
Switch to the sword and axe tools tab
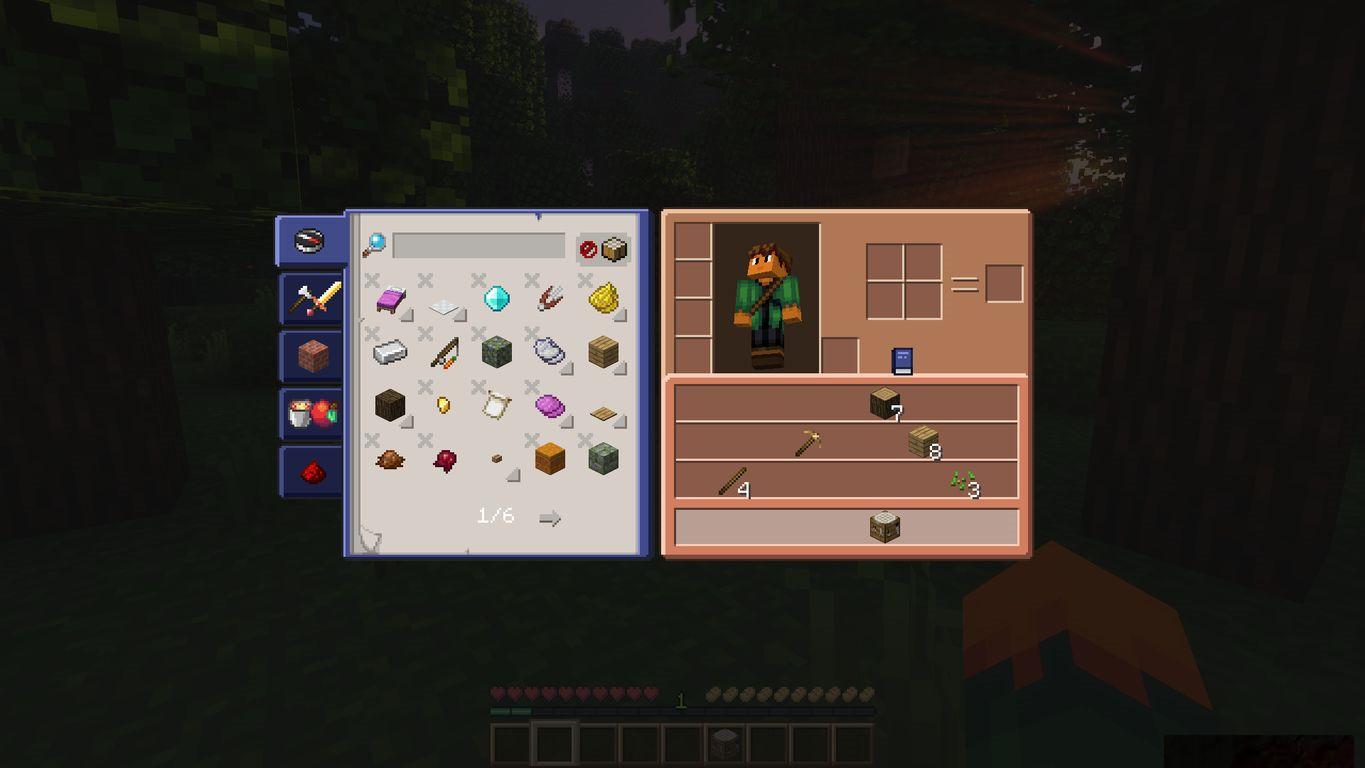[x=313, y=298]
